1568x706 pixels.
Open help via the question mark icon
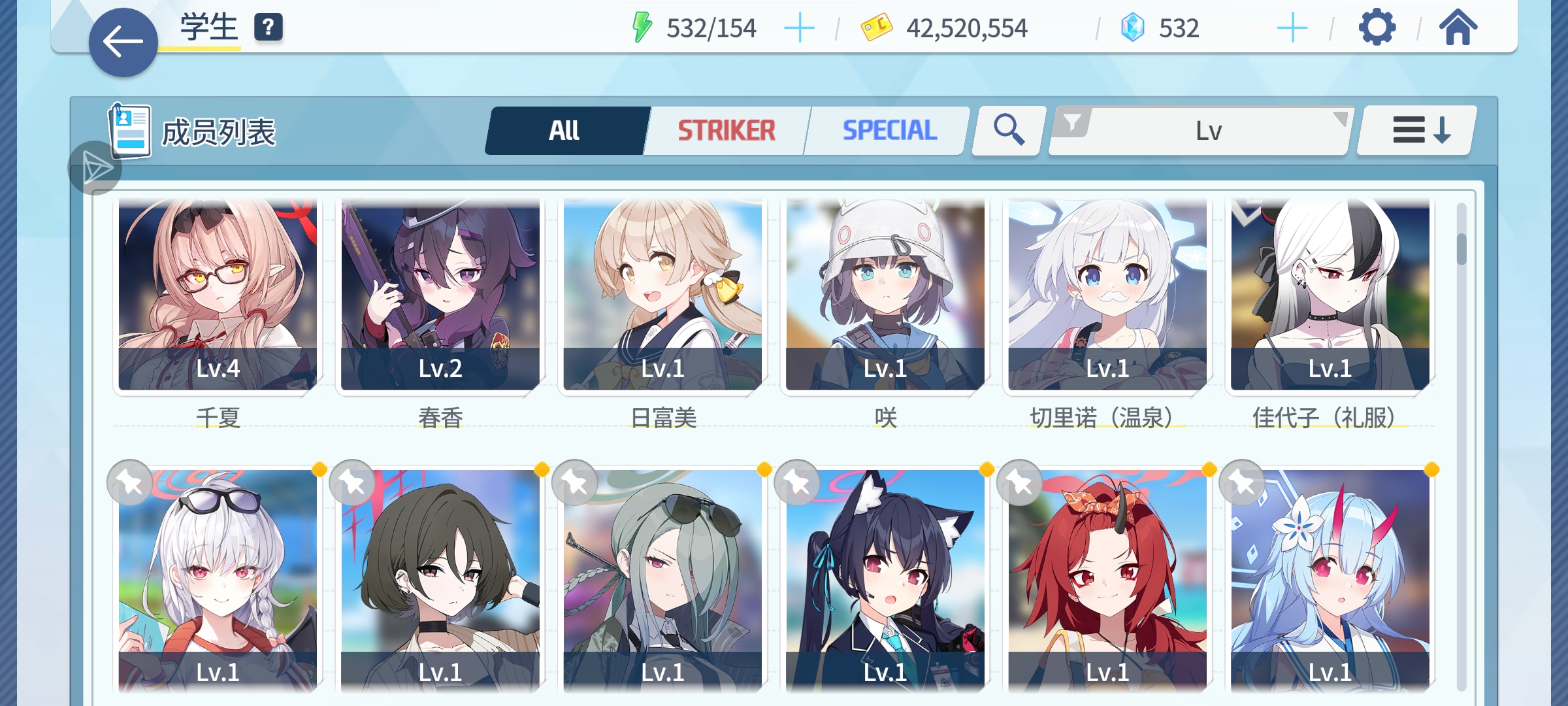click(267, 27)
